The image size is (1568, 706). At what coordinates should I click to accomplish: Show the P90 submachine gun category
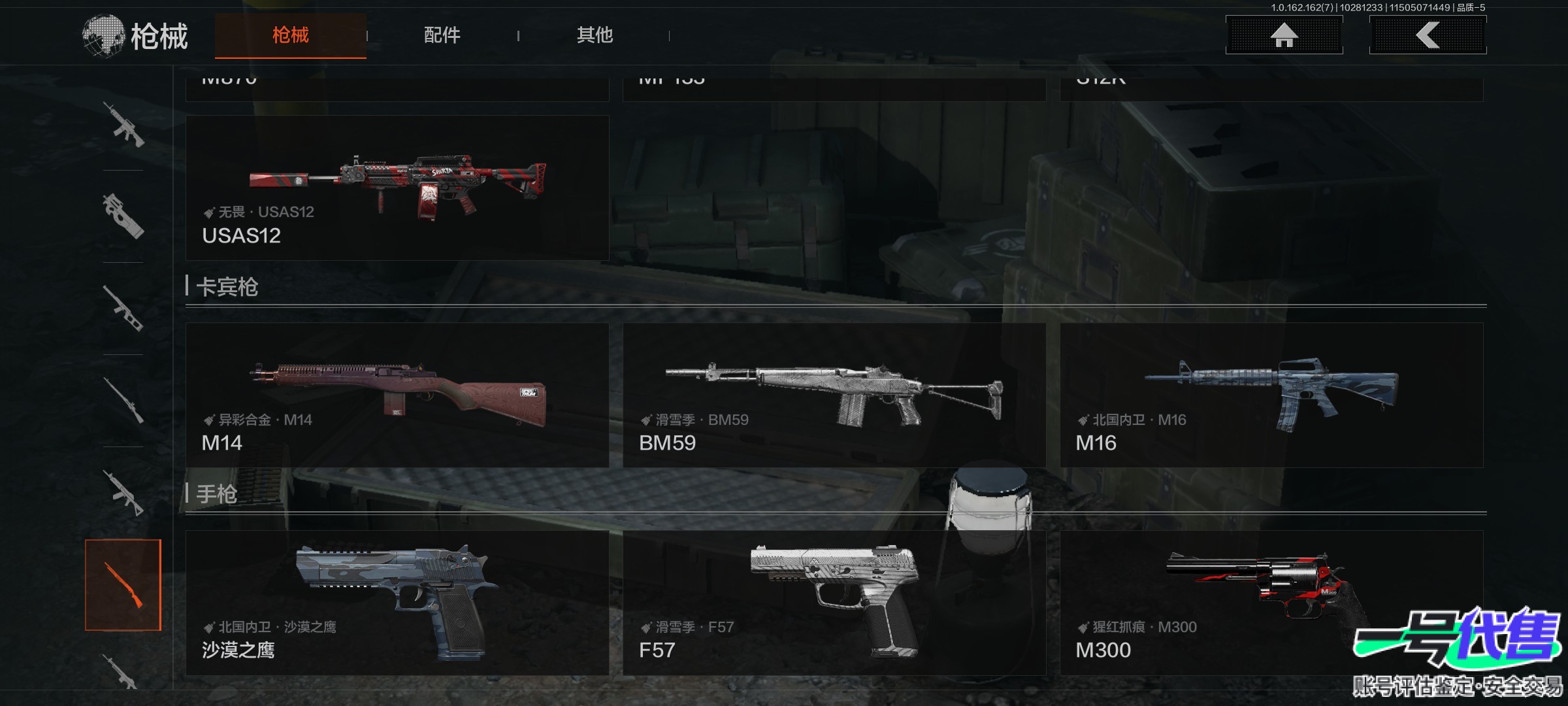click(x=123, y=216)
